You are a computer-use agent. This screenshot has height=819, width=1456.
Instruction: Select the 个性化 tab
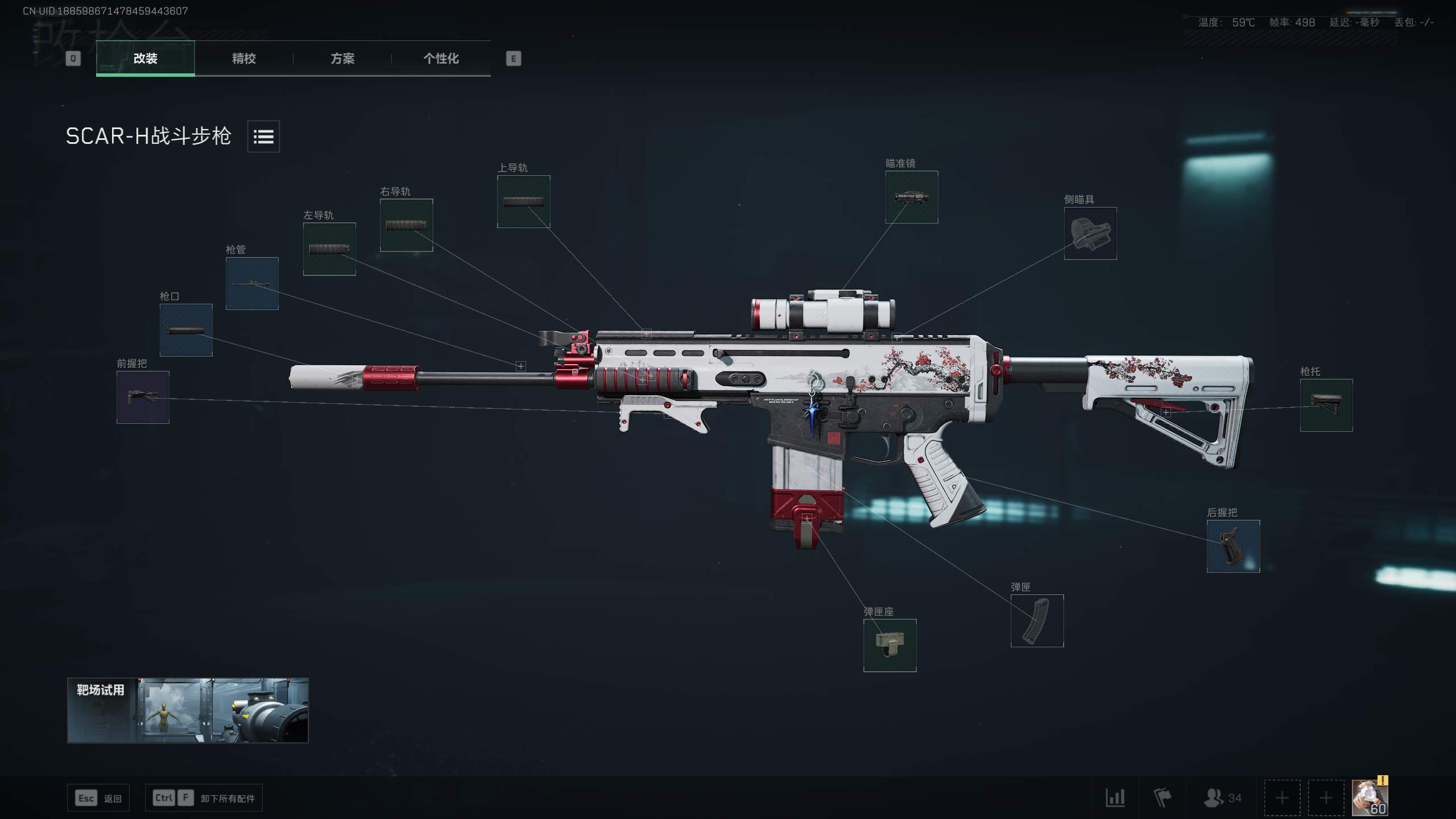coord(441,58)
